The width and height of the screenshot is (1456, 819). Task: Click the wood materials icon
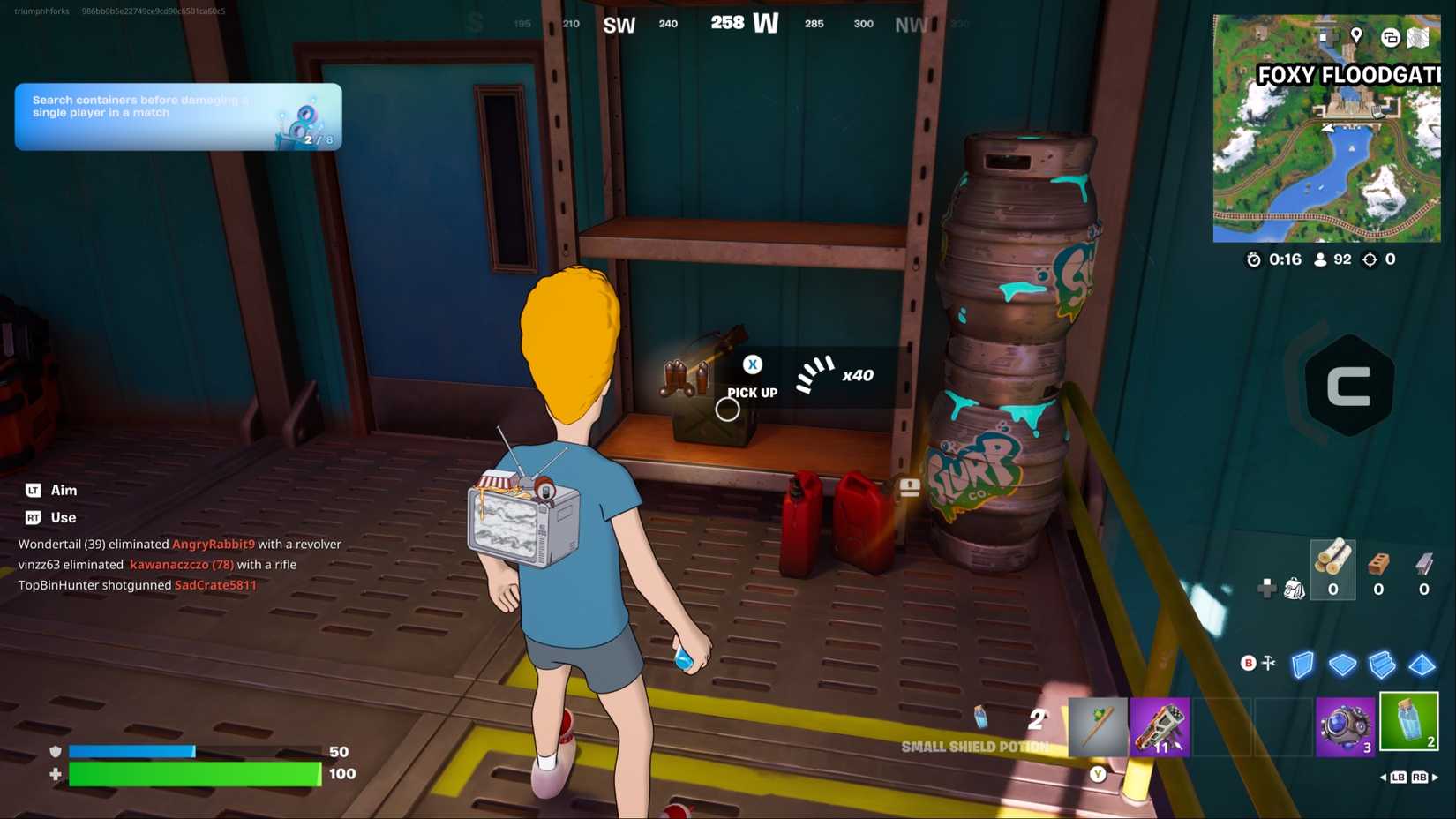pos(1332,558)
